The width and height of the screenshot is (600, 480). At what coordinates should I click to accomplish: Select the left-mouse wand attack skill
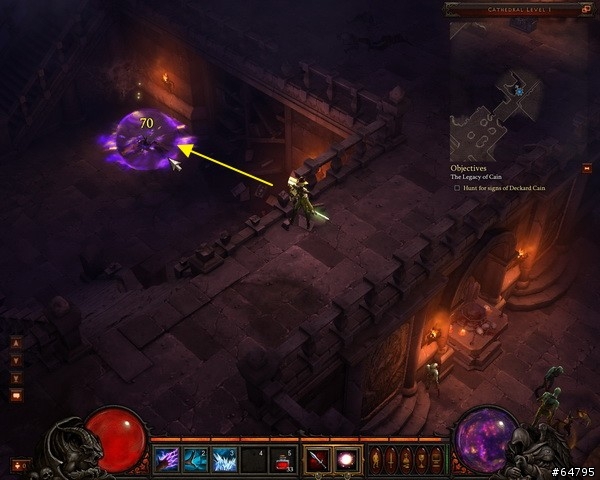[x=317, y=460]
